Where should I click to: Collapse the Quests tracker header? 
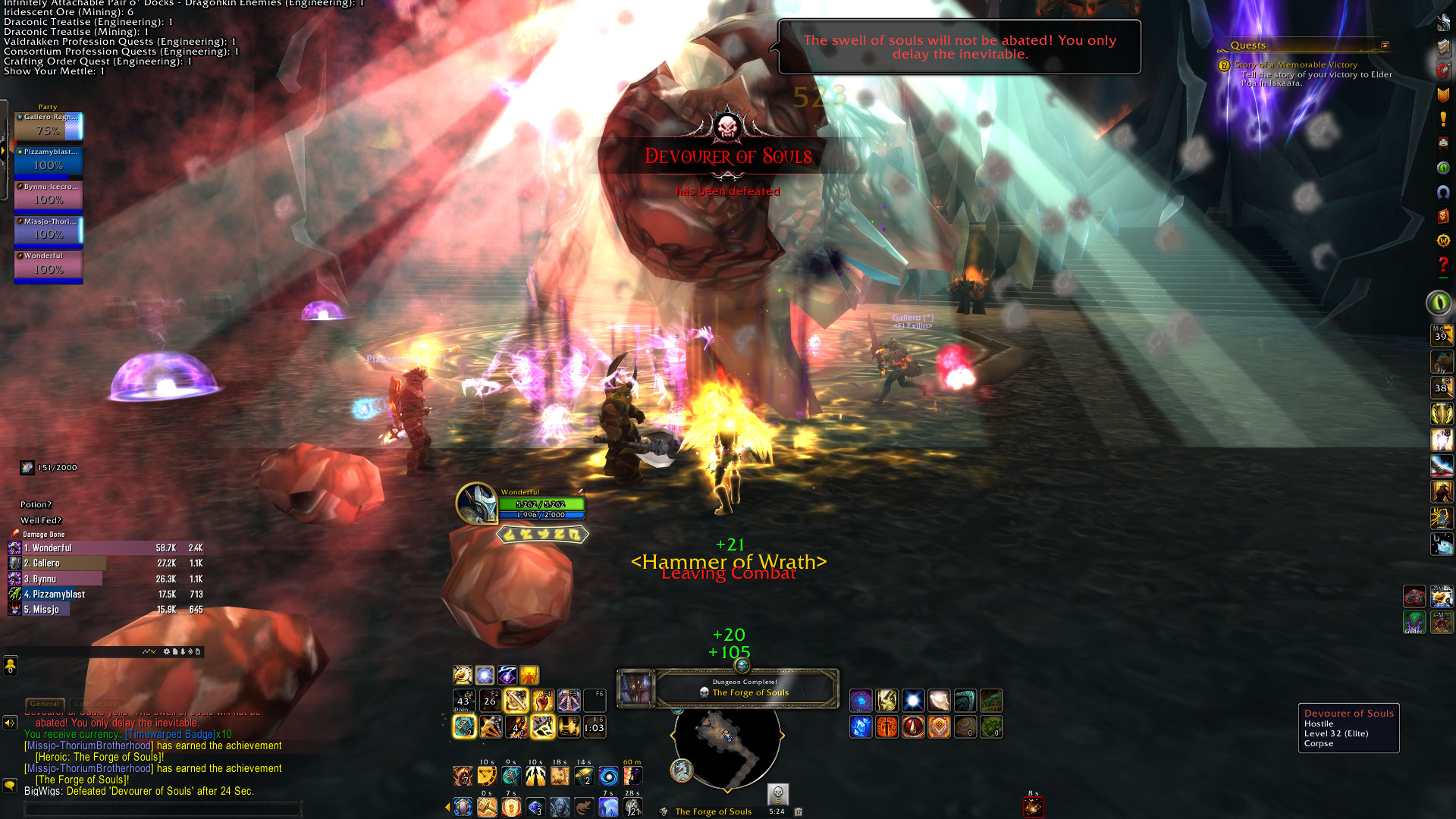1385,45
